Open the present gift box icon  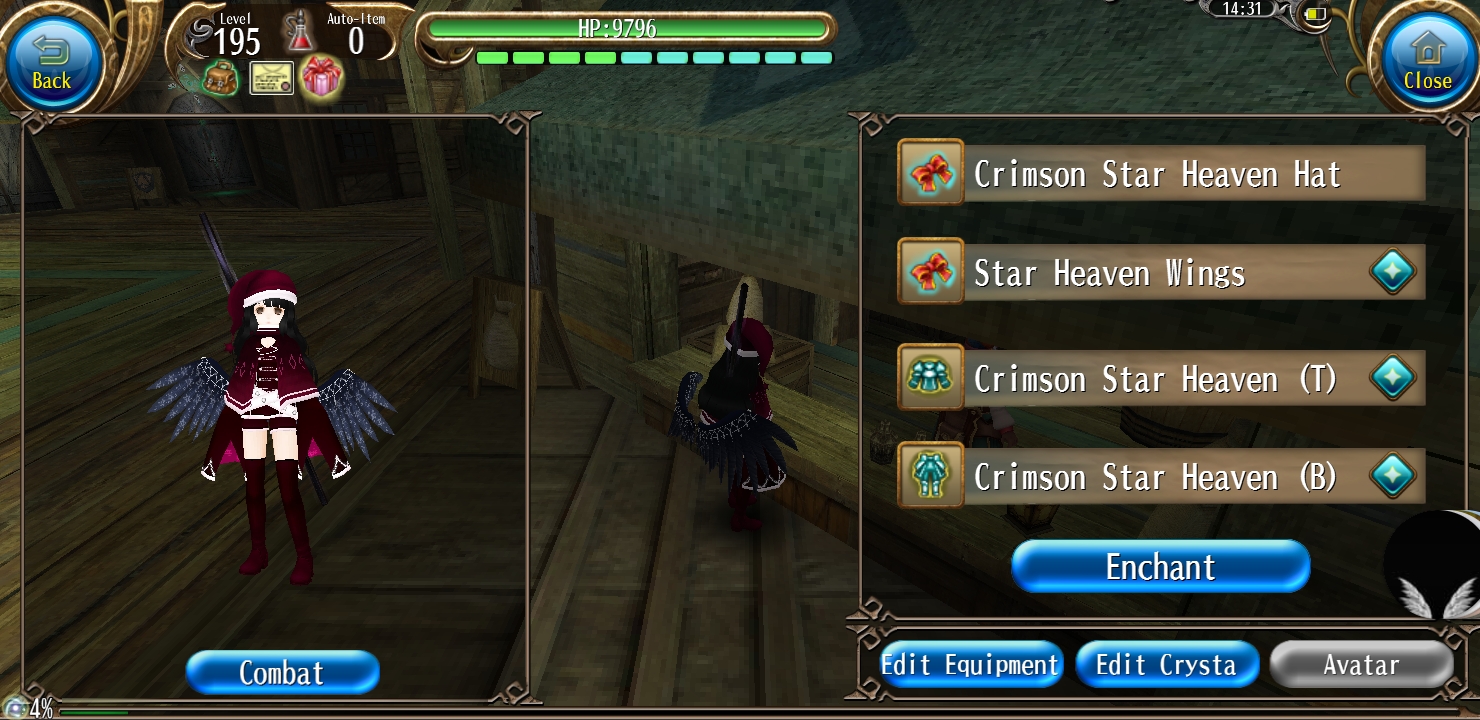coord(320,77)
